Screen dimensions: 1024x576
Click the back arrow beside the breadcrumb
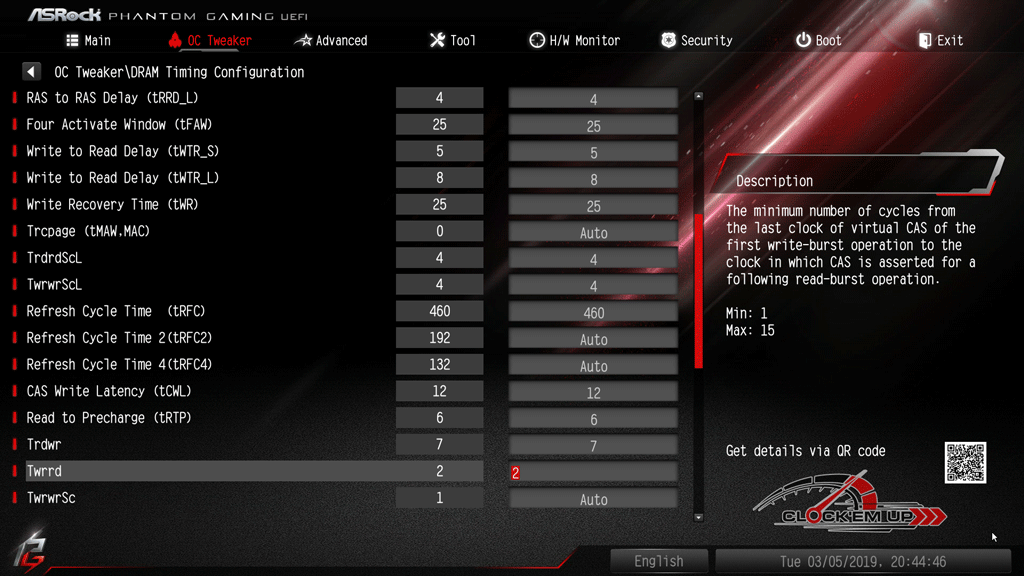(32, 72)
